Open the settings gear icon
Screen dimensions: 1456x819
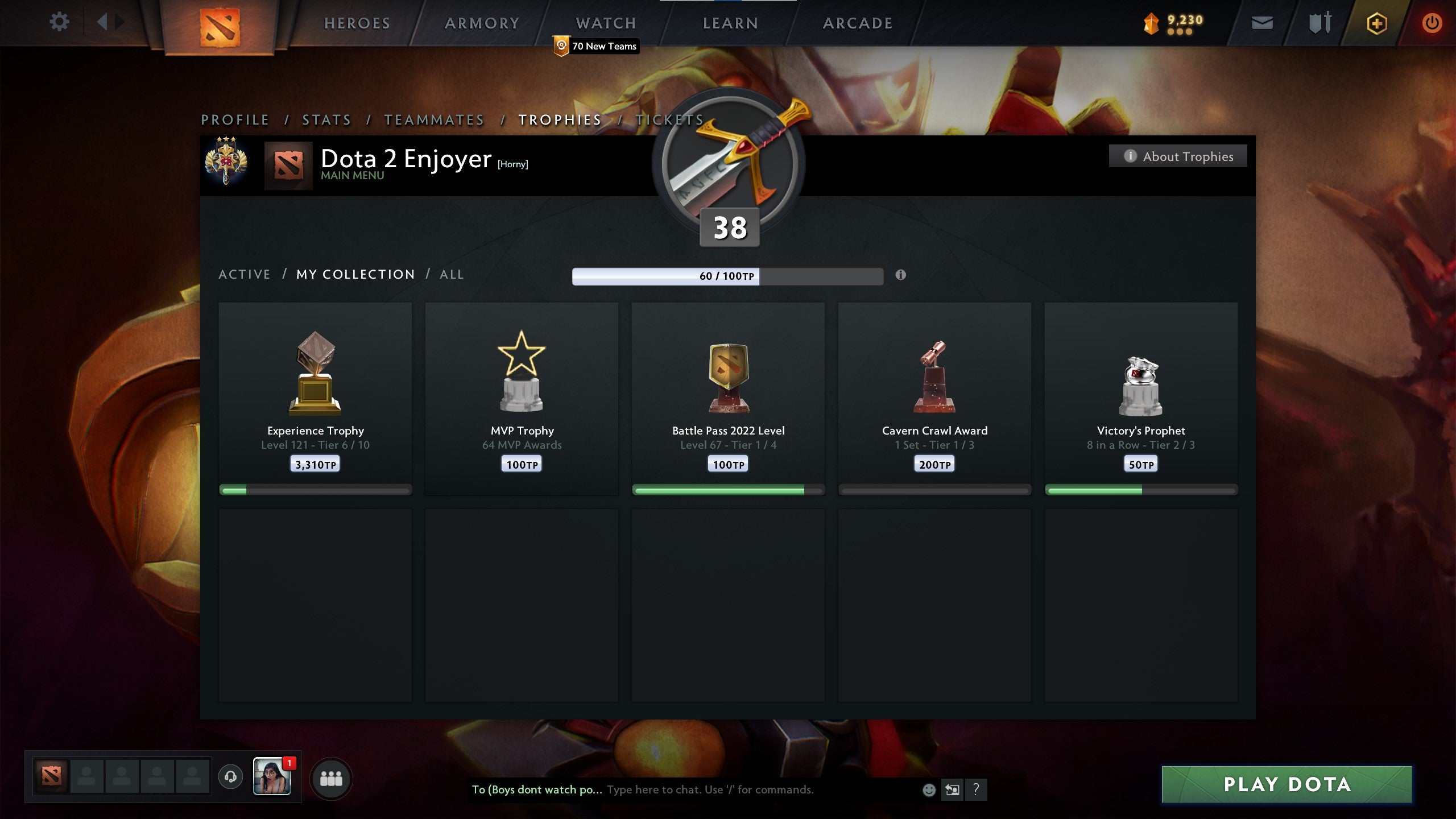point(59,22)
